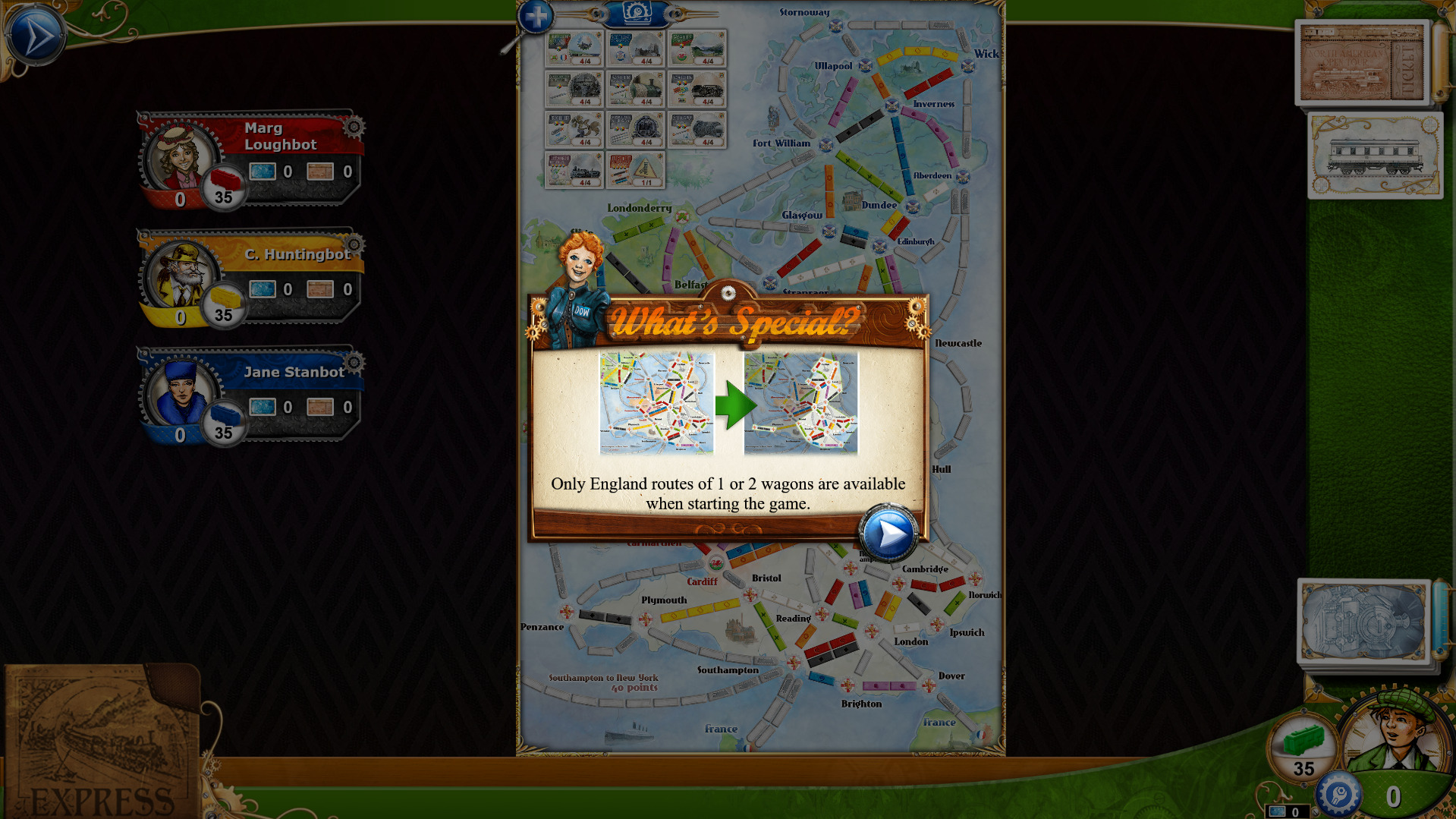
Task: Click the blue wrench workshop icon bottom right
Action: coord(1338,794)
